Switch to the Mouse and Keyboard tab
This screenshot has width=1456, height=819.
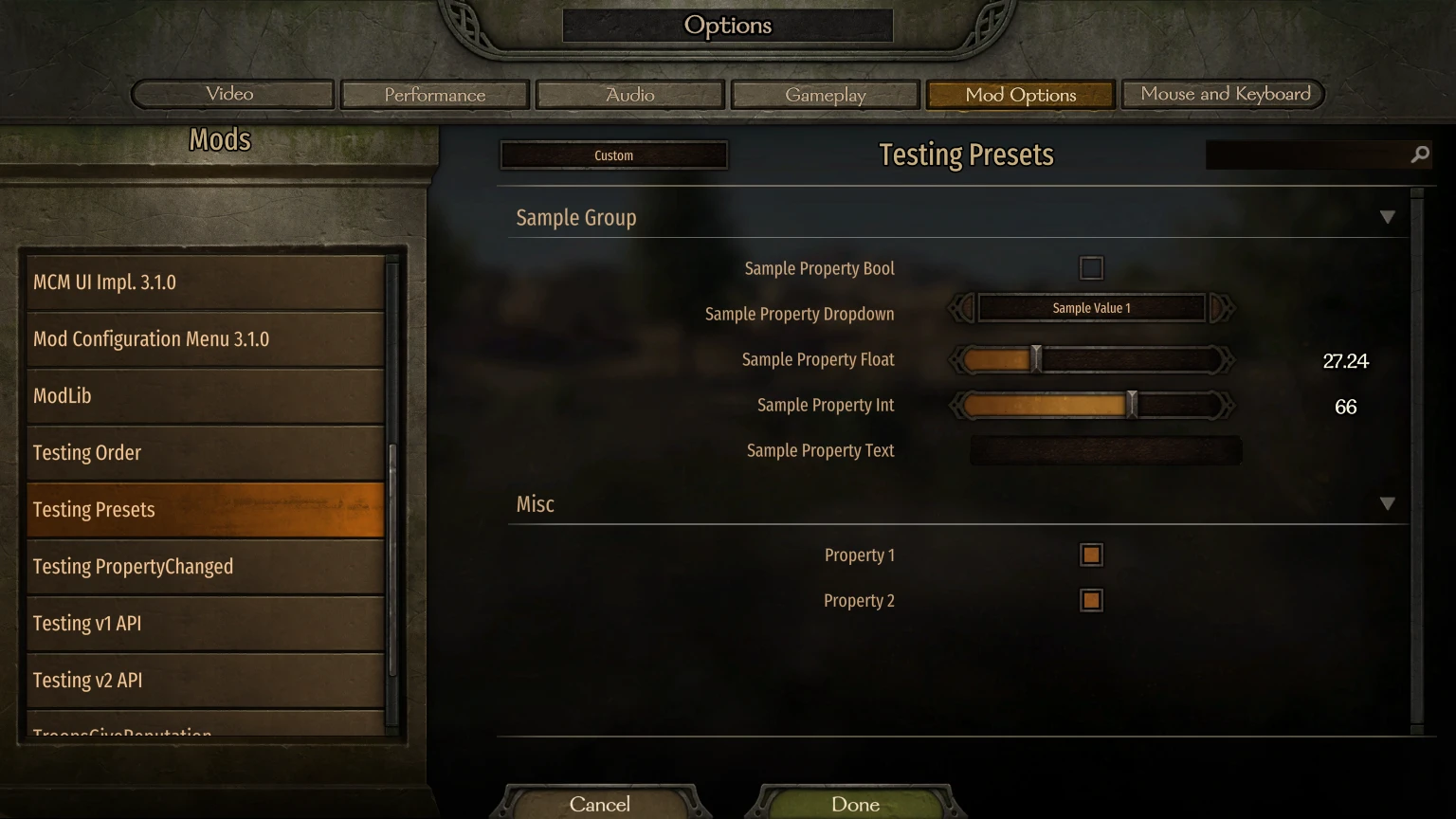pos(1223,94)
